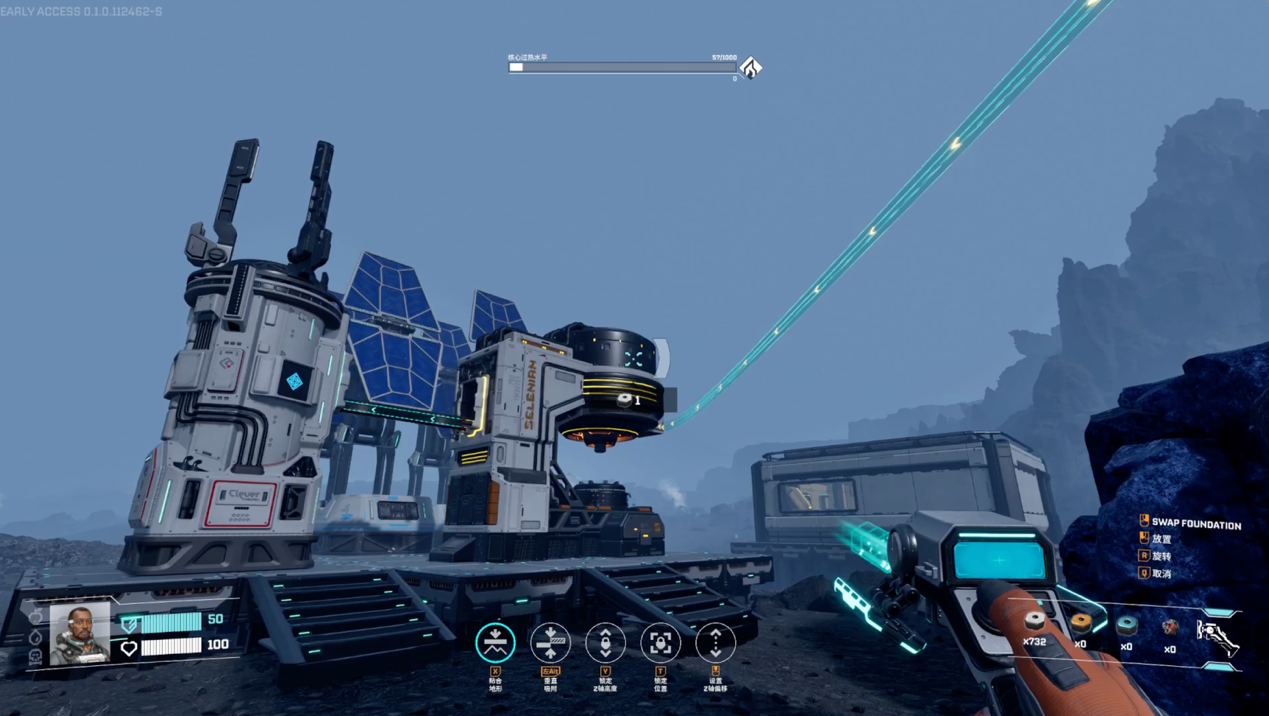
Task: Click the core overheat flame icon
Action: pos(750,67)
